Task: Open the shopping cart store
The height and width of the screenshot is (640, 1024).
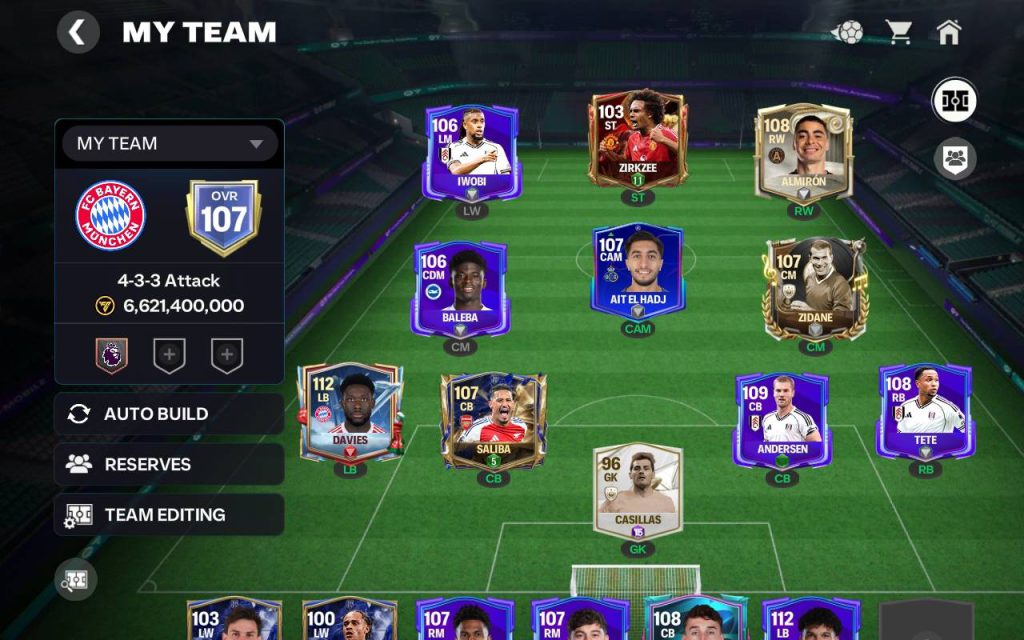Action: [899, 32]
